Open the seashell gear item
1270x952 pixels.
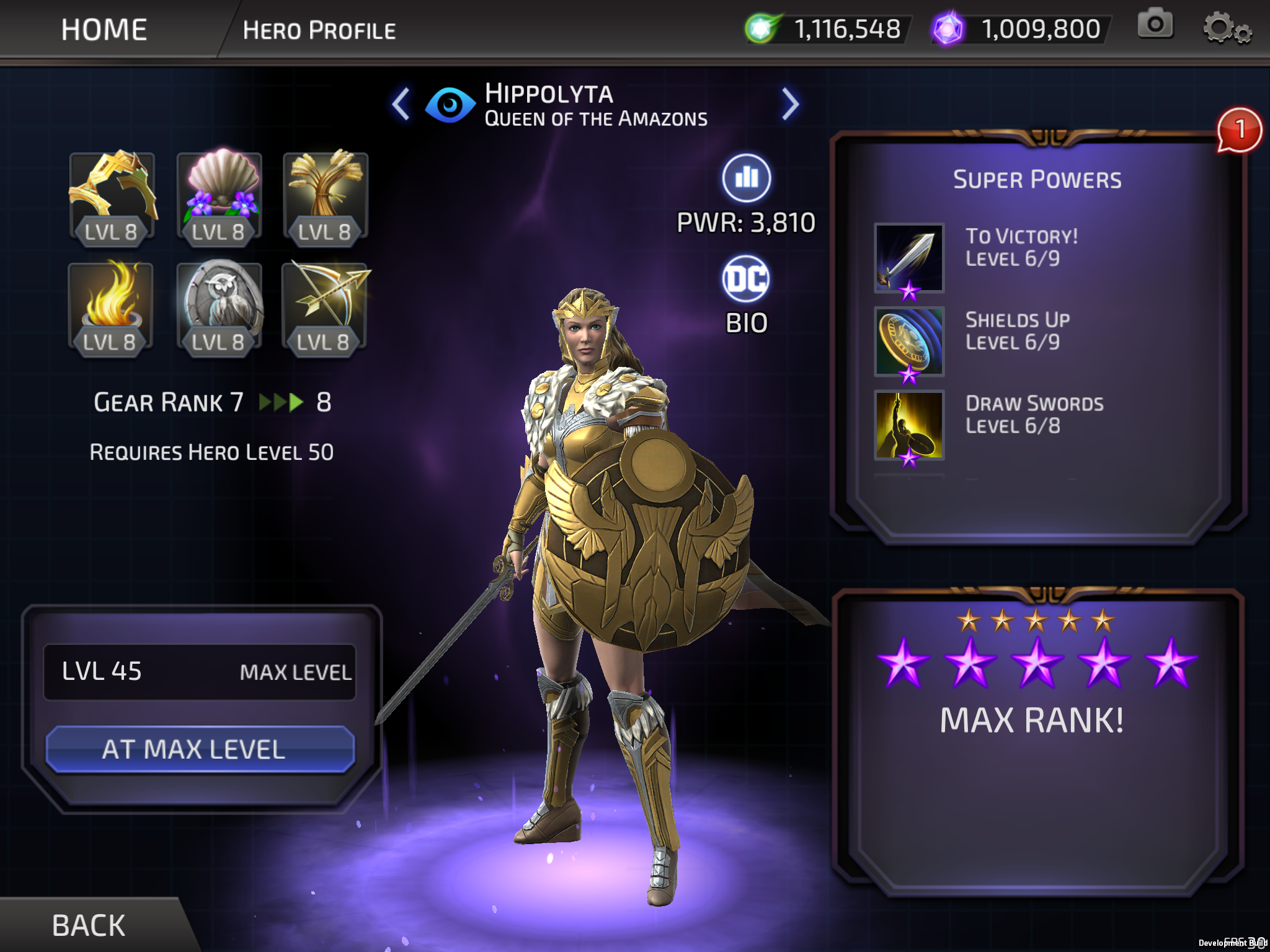point(218,198)
